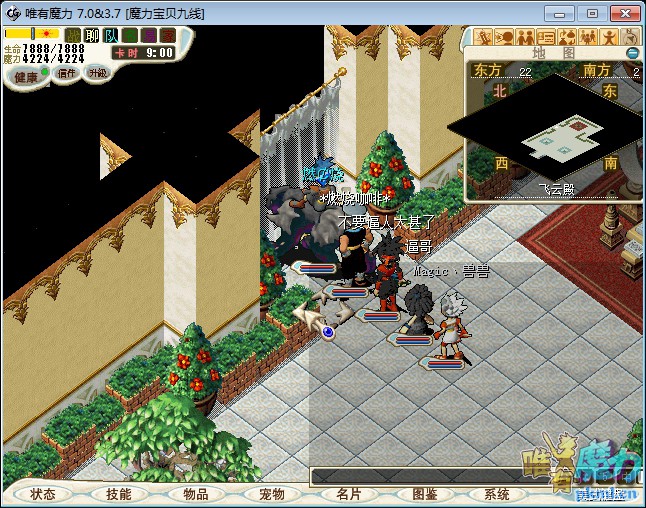Click the 健康 health button
Image resolution: width=646 pixels, height=508 pixels.
[x=26, y=77]
